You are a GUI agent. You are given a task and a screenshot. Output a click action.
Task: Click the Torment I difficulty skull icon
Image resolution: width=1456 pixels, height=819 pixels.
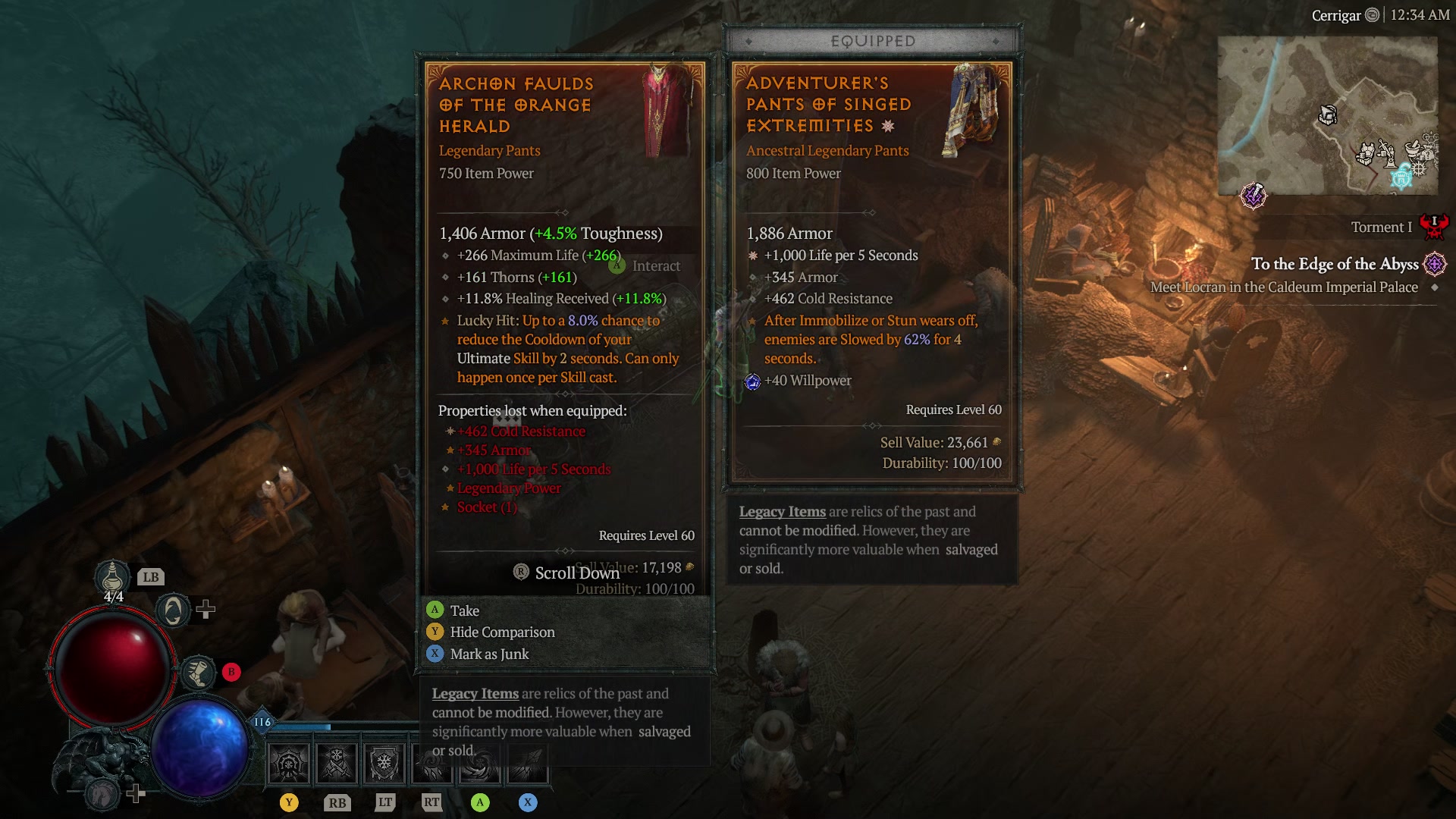coord(1433,227)
